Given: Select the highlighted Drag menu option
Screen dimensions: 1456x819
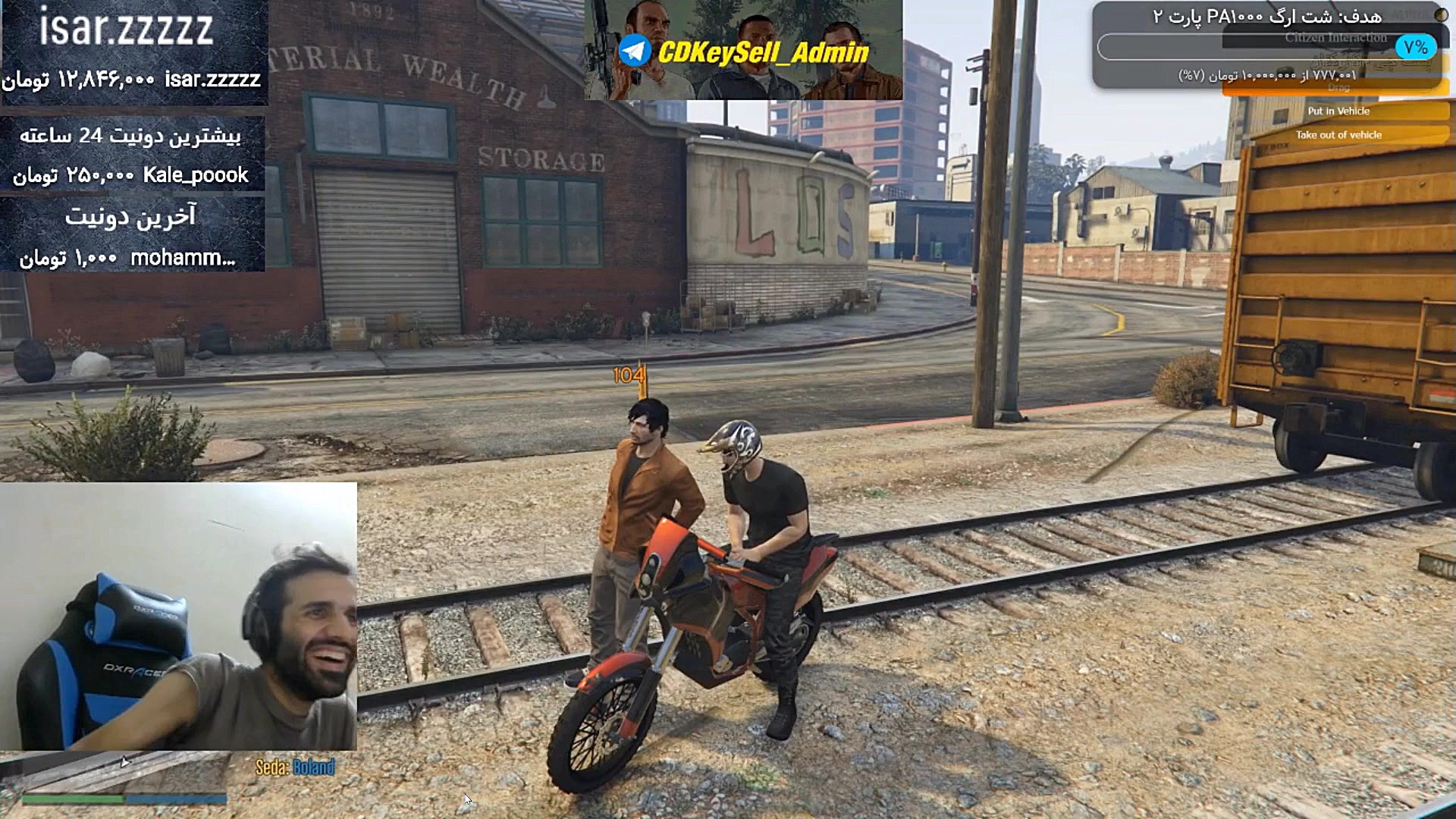Looking at the screenshot, I should pos(1338,89).
